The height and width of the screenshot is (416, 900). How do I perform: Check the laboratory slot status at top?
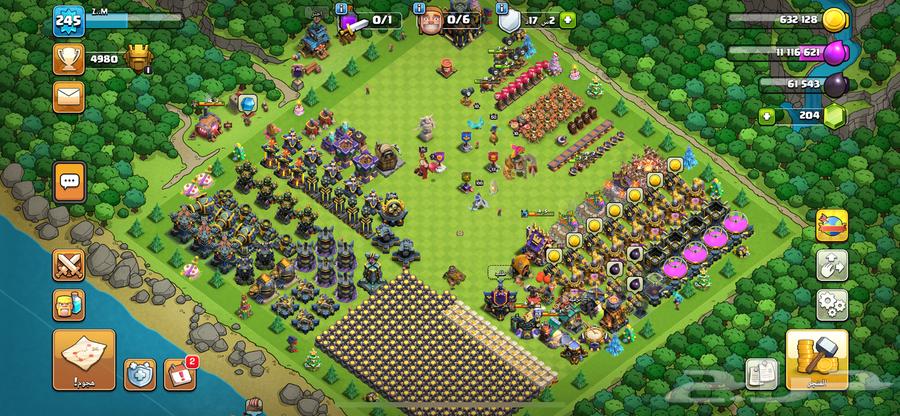(x=366, y=18)
